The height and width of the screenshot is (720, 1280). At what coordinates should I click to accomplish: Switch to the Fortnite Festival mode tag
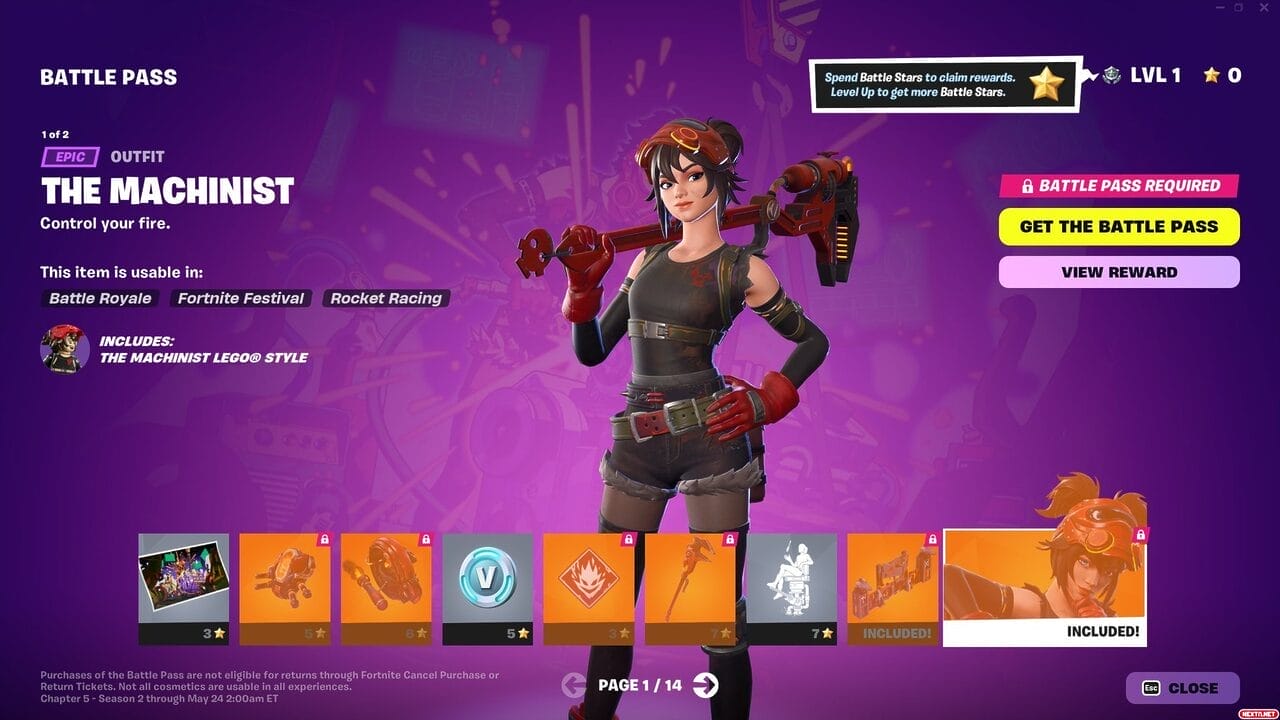pyautogui.click(x=240, y=298)
